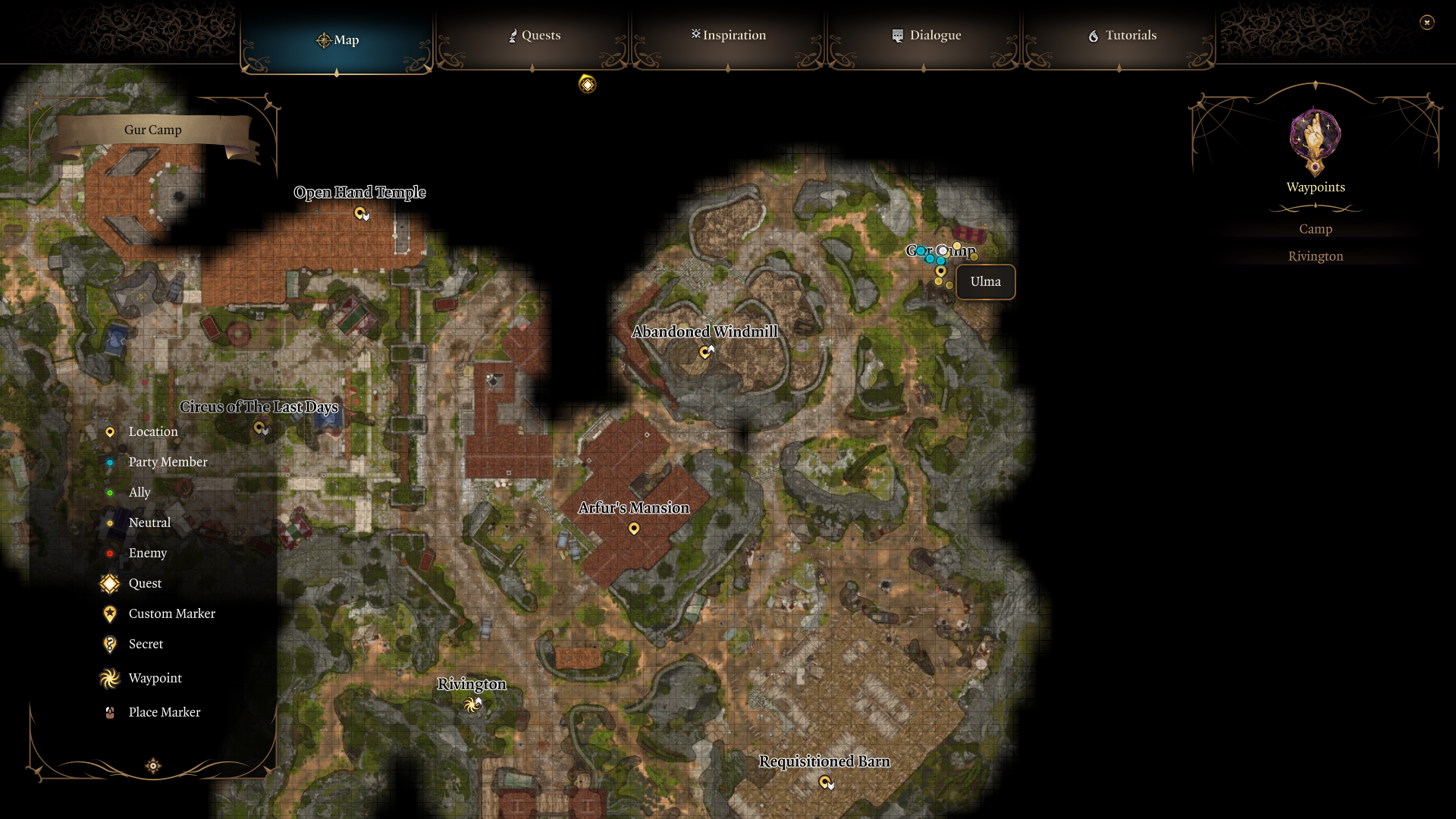Toggle the Neutral marker visibility in the legend
Screen dimensions: 1456x819
click(x=110, y=522)
